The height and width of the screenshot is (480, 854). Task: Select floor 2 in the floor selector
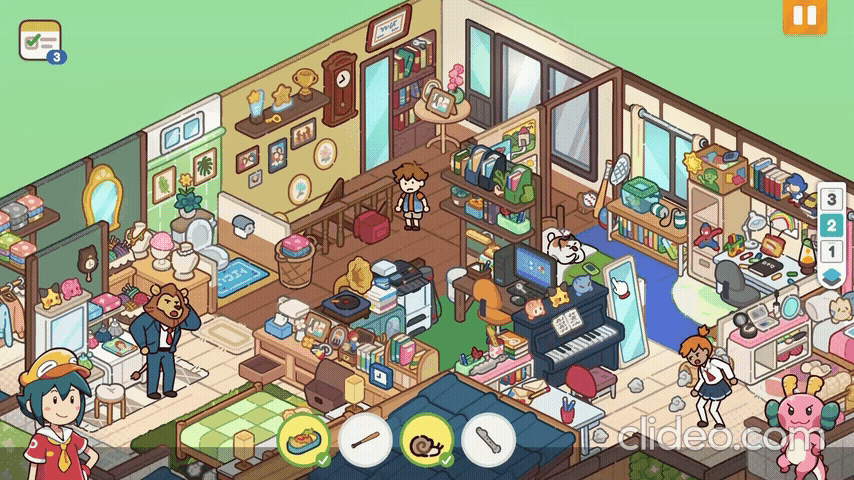pyautogui.click(x=830, y=225)
